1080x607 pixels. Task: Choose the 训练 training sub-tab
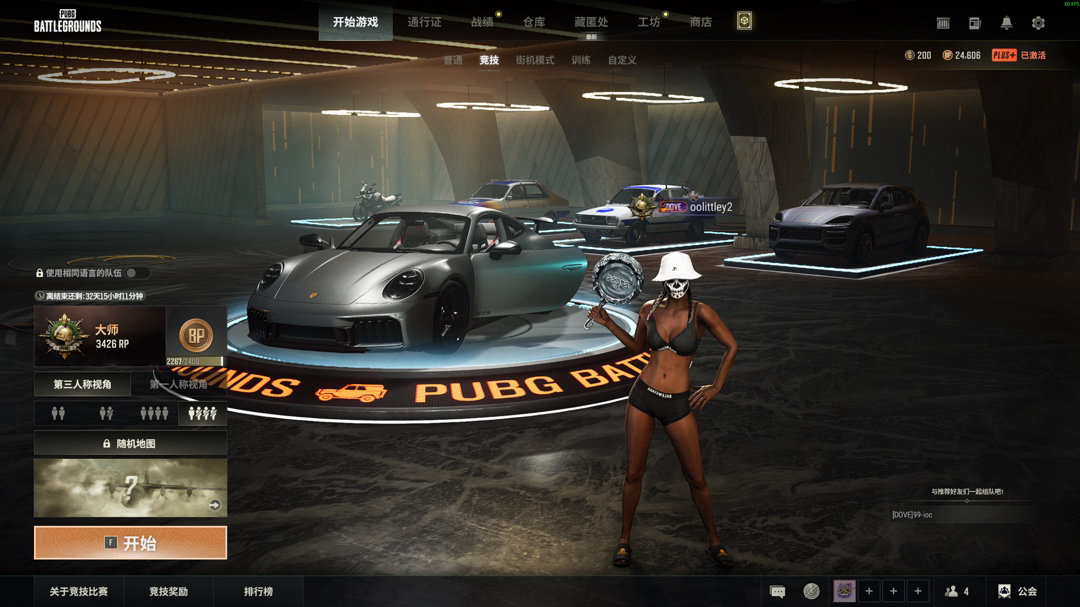[x=581, y=60]
